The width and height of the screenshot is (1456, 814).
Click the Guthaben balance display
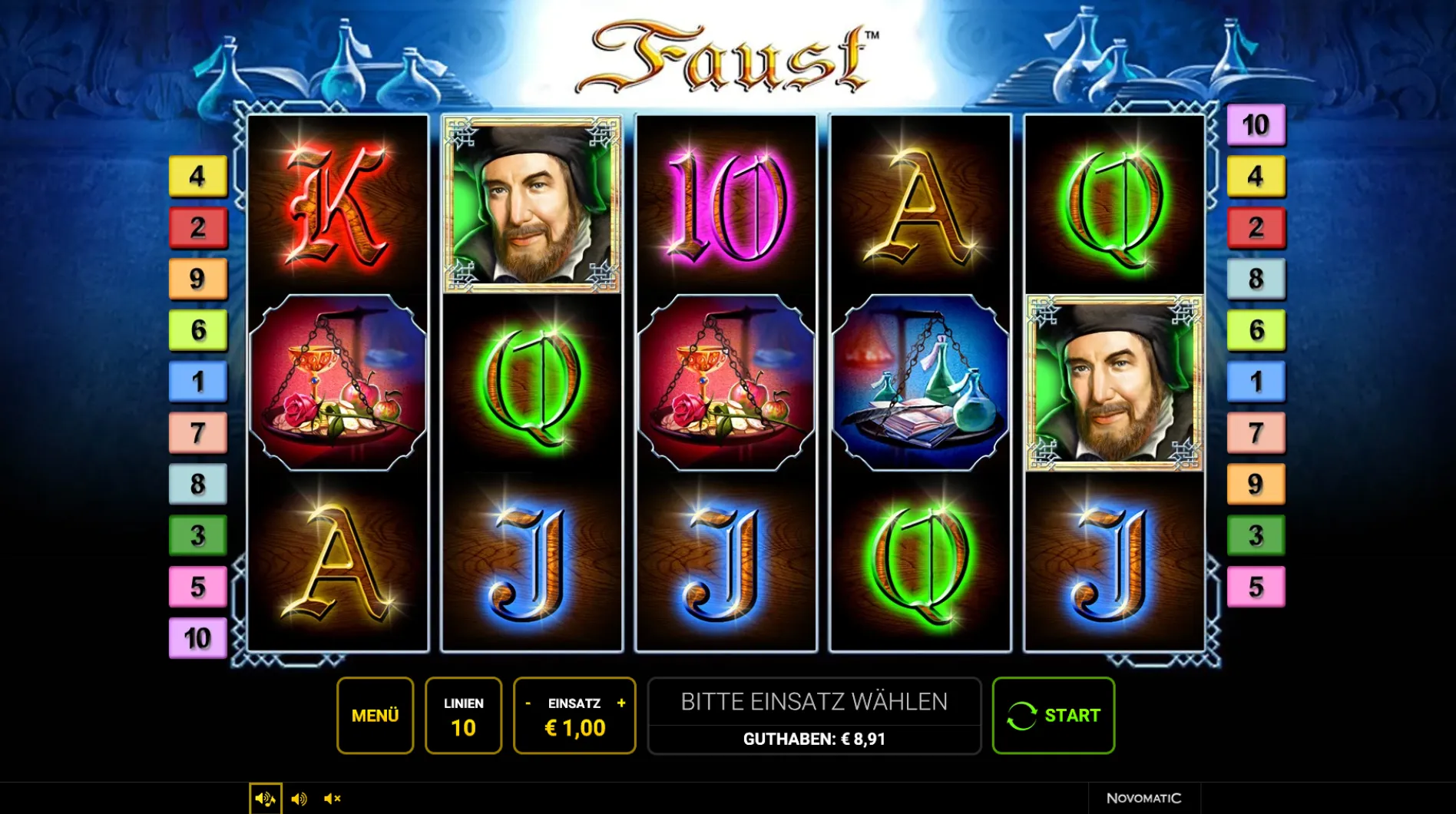[814, 740]
